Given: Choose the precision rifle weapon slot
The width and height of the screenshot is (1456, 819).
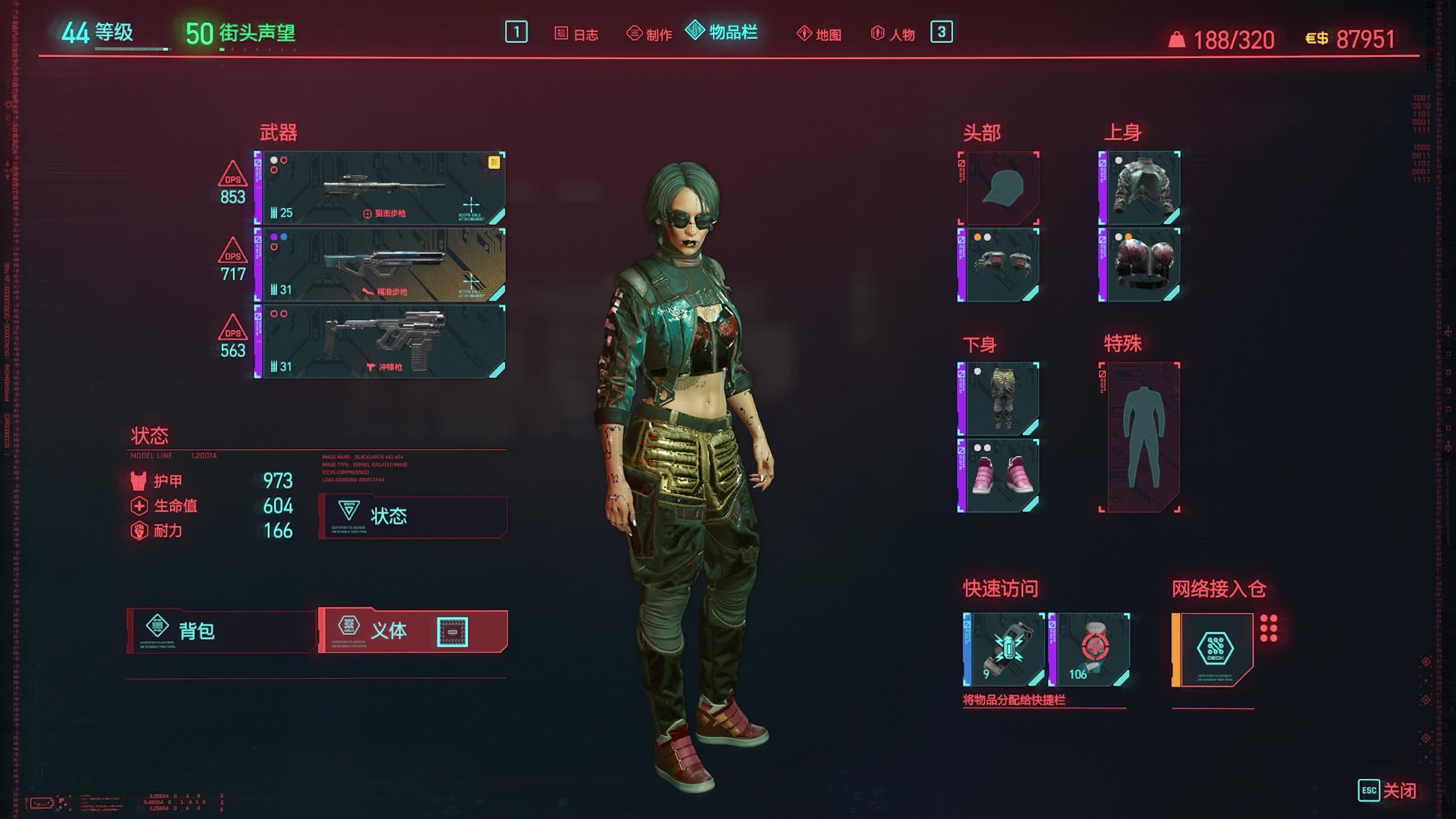Looking at the screenshot, I should click(381, 265).
